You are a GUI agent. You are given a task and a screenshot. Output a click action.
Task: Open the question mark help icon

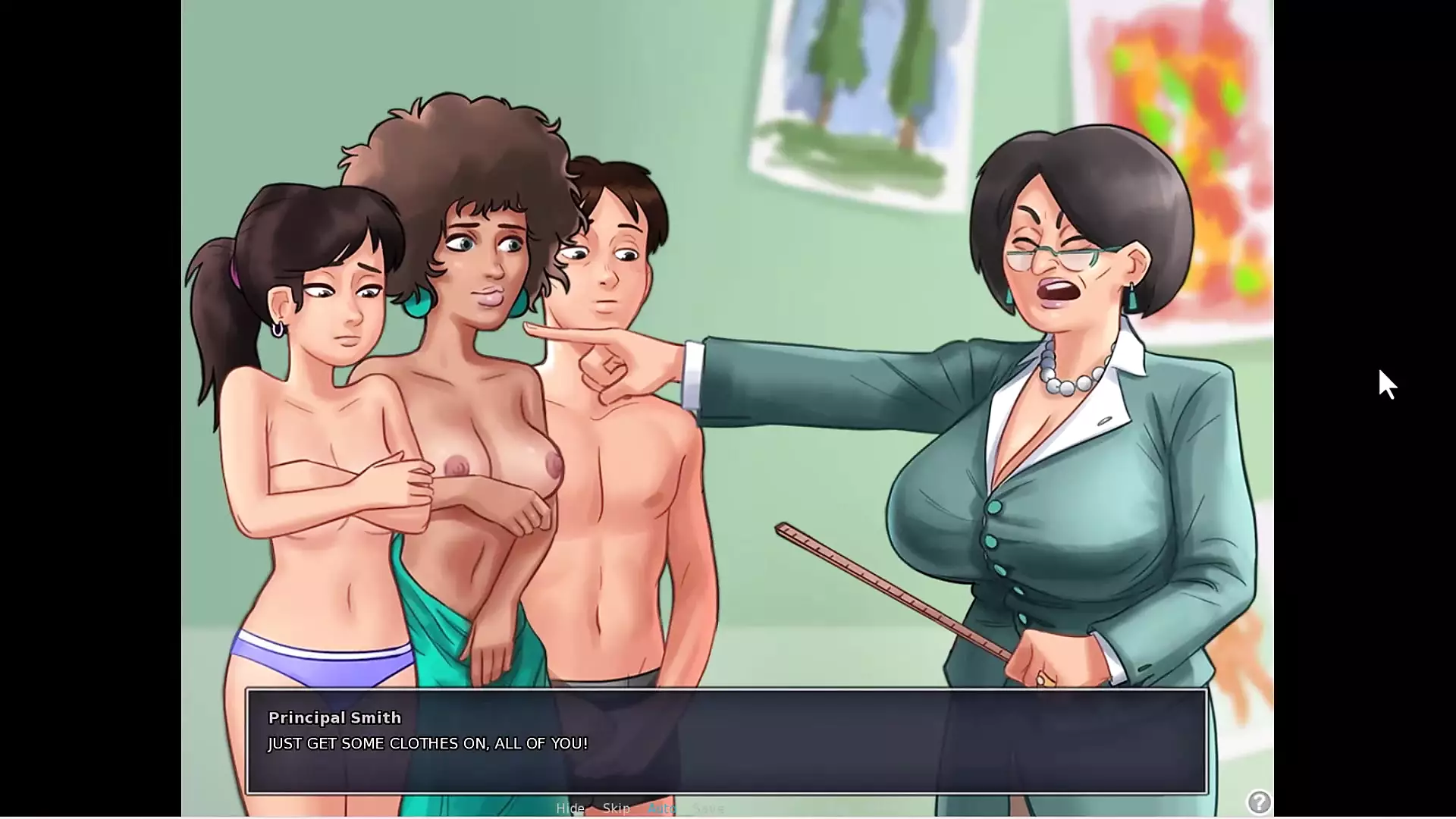point(1259,802)
